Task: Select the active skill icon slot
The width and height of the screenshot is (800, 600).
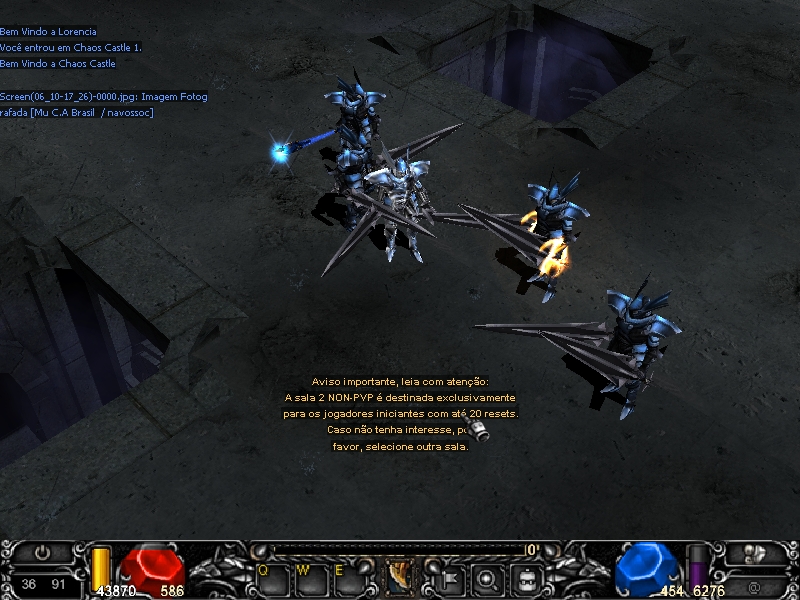Action: 401,577
